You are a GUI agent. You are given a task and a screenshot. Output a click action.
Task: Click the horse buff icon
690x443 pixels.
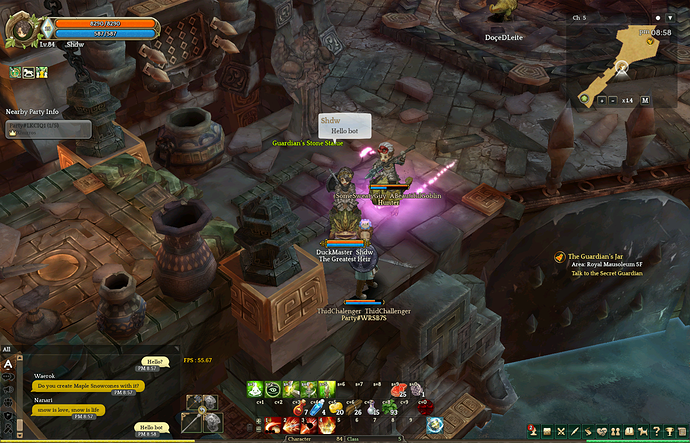pyautogui.click(x=29, y=72)
